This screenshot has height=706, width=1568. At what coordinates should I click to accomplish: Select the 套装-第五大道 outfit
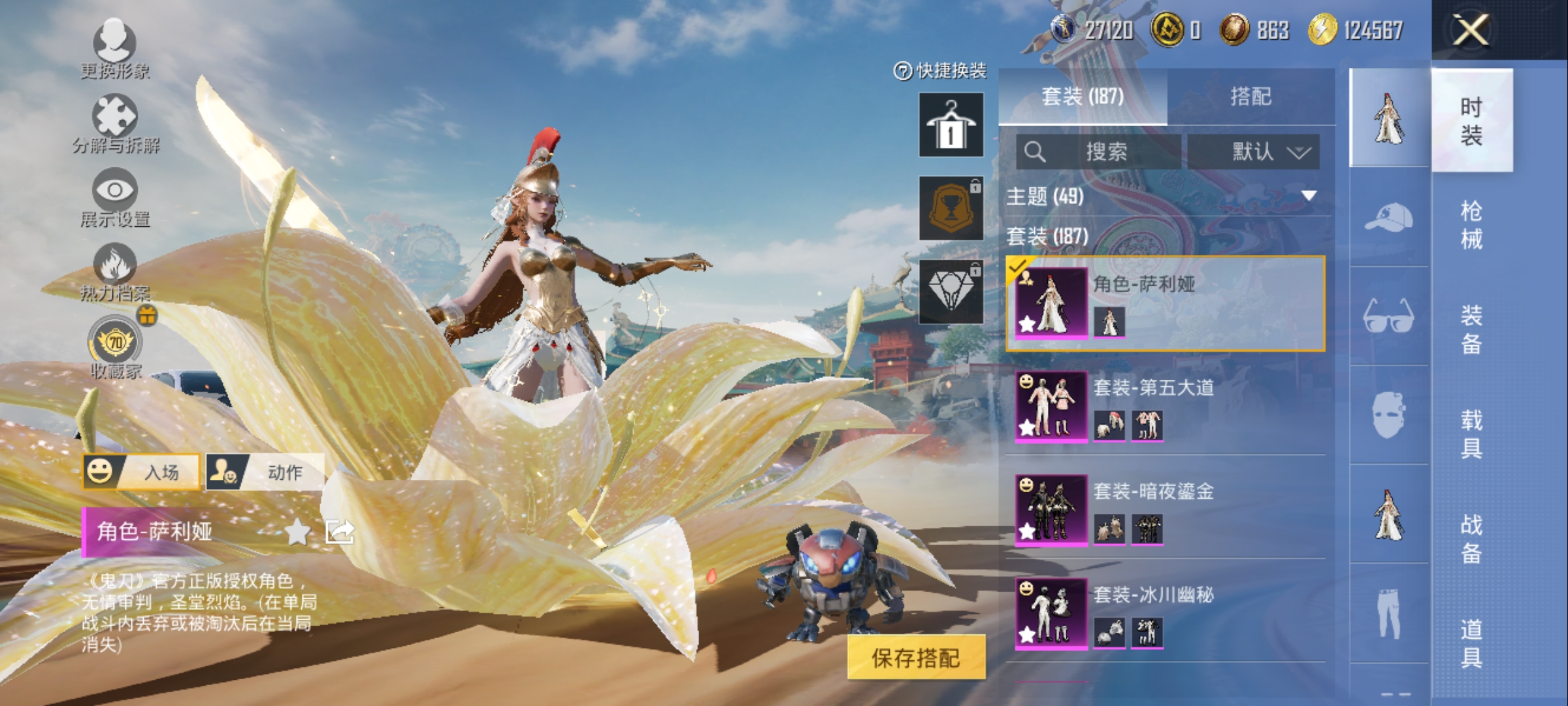pyautogui.click(x=1166, y=406)
